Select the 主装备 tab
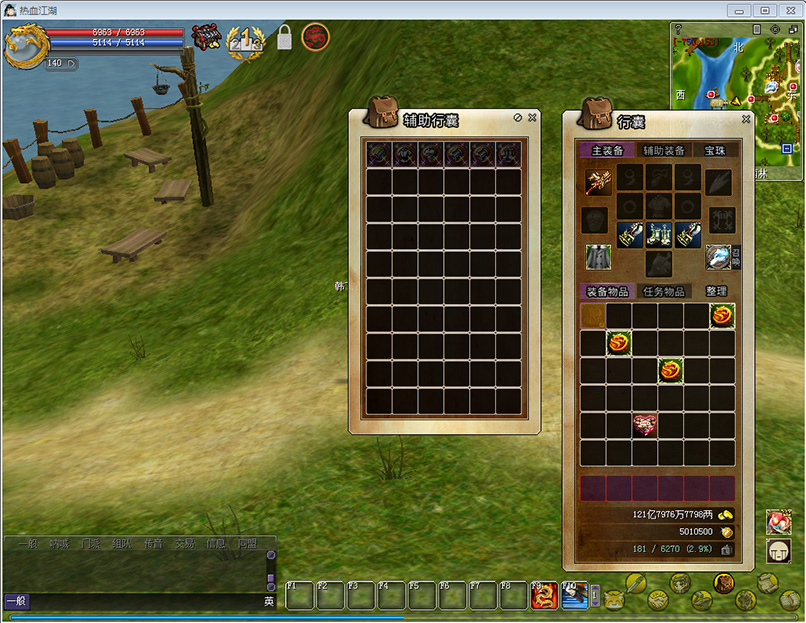This screenshot has height=623, width=806. click(x=608, y=150)
